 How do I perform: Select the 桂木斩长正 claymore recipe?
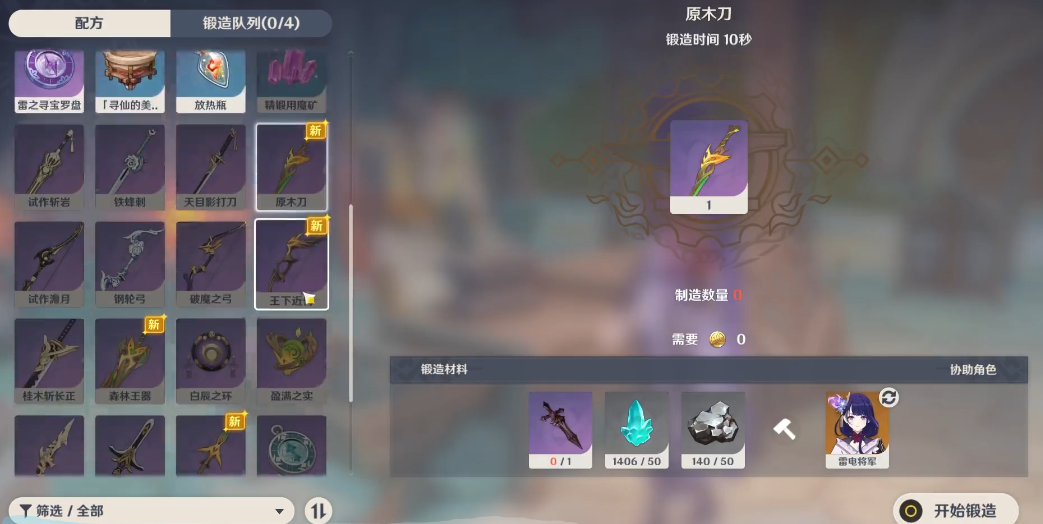49,360
